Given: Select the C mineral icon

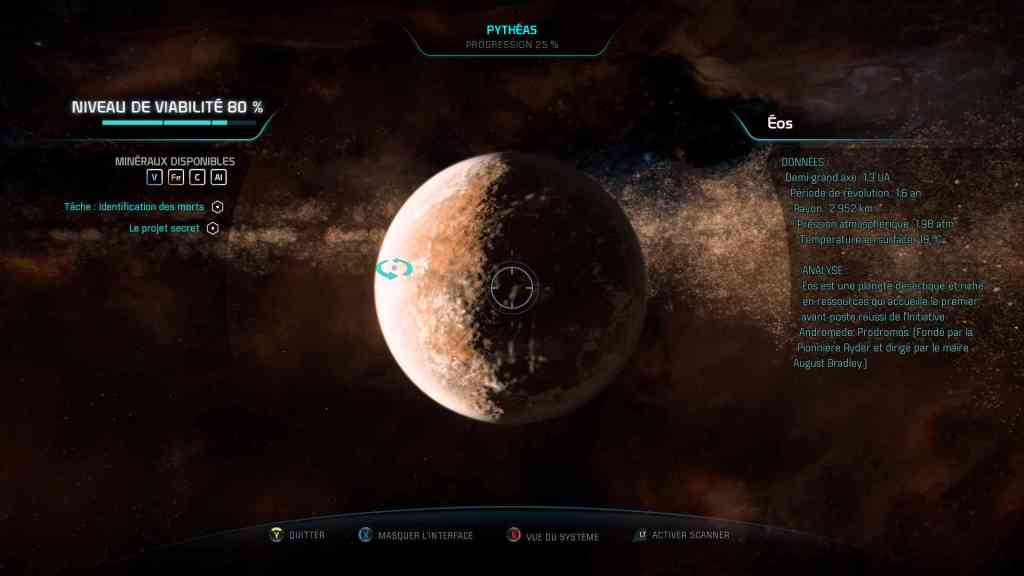Looking at the screenshot, I should (x=197, y=177).
